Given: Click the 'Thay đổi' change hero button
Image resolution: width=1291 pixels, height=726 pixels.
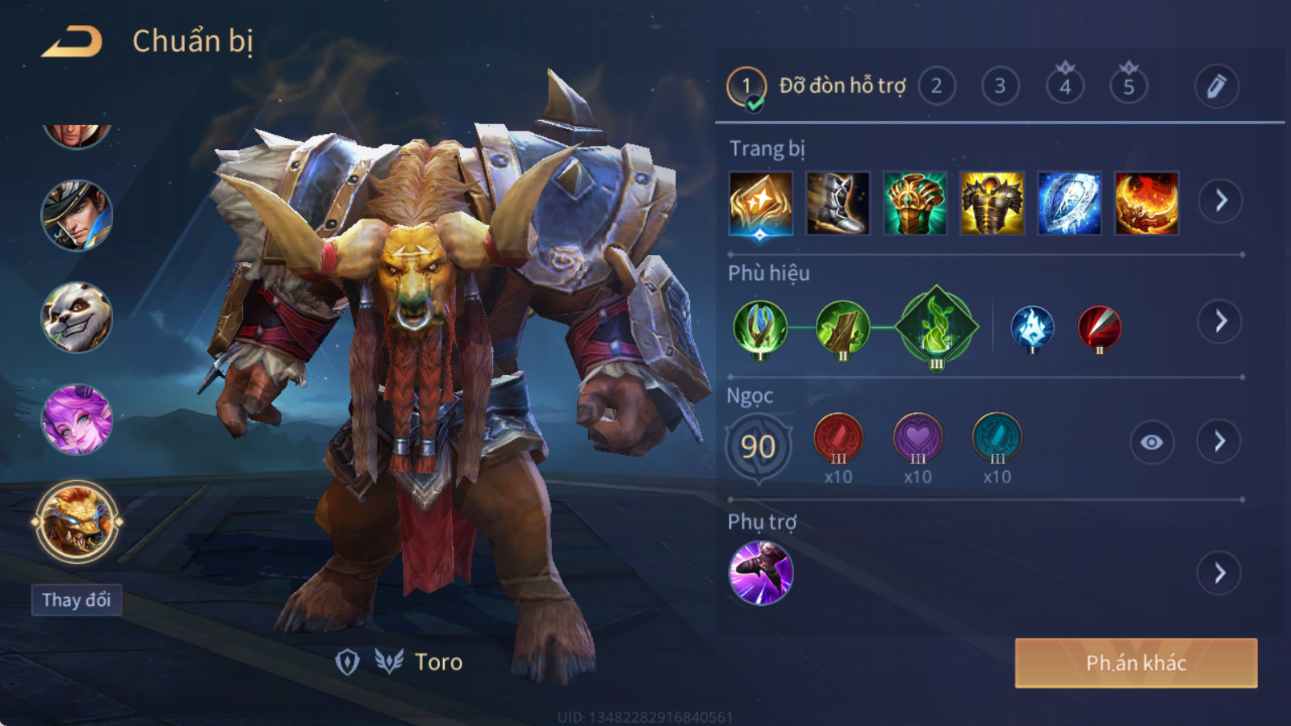Looking at the screenshot, I should coord(76,600).
